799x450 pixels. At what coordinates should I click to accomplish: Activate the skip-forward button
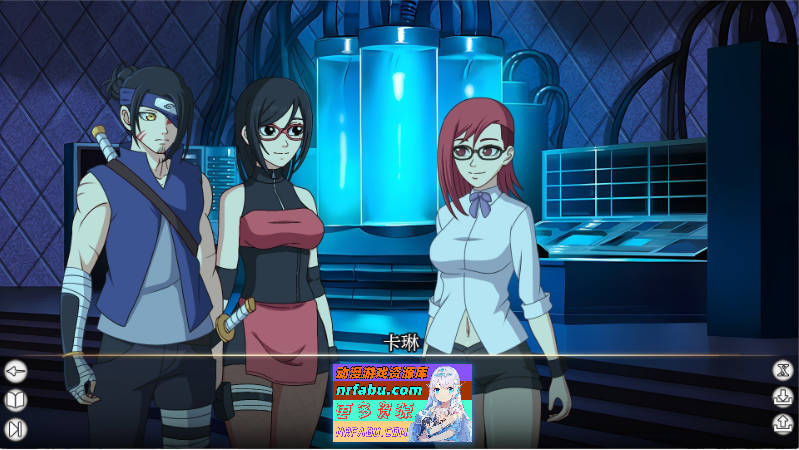[16, 429]
